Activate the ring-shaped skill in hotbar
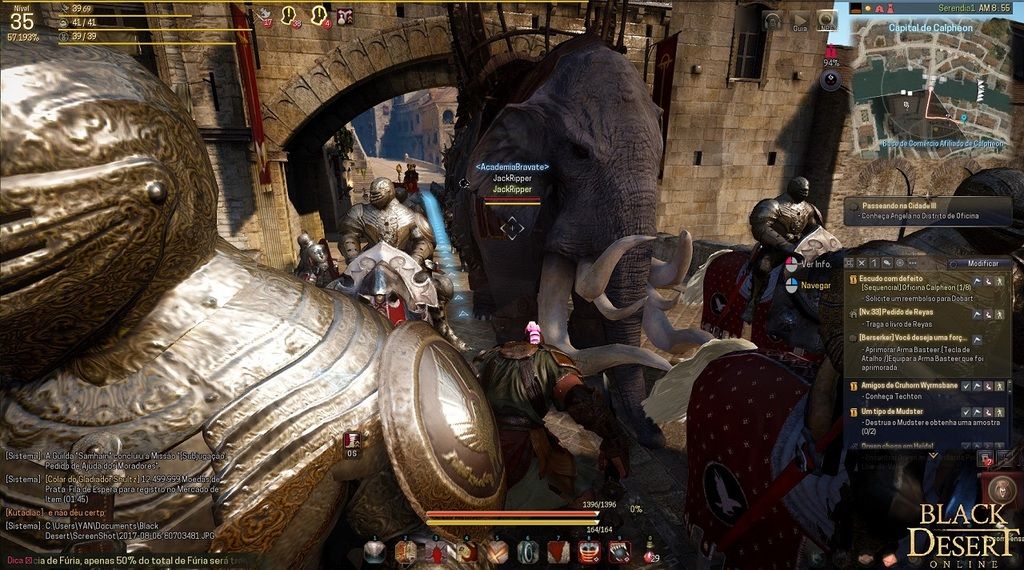Image resolution: width=1024 pixels, height=570 pixels. click(528, 551)
